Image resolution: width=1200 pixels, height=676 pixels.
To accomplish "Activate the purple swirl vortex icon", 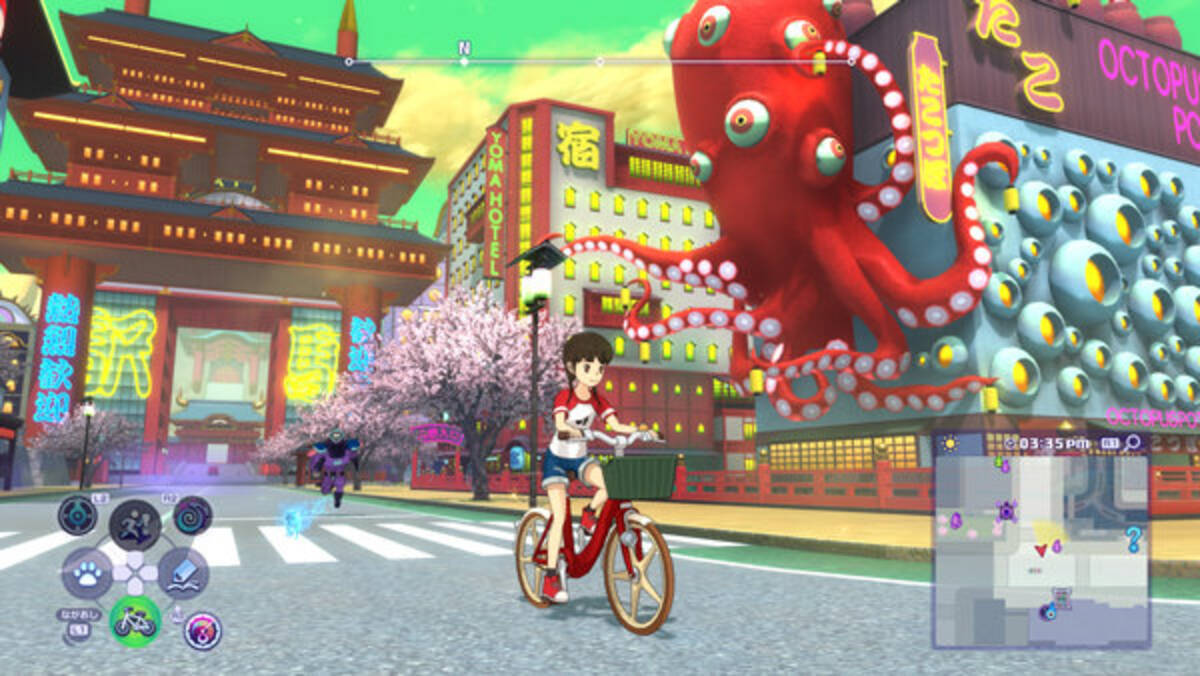I will pos(192,516).
